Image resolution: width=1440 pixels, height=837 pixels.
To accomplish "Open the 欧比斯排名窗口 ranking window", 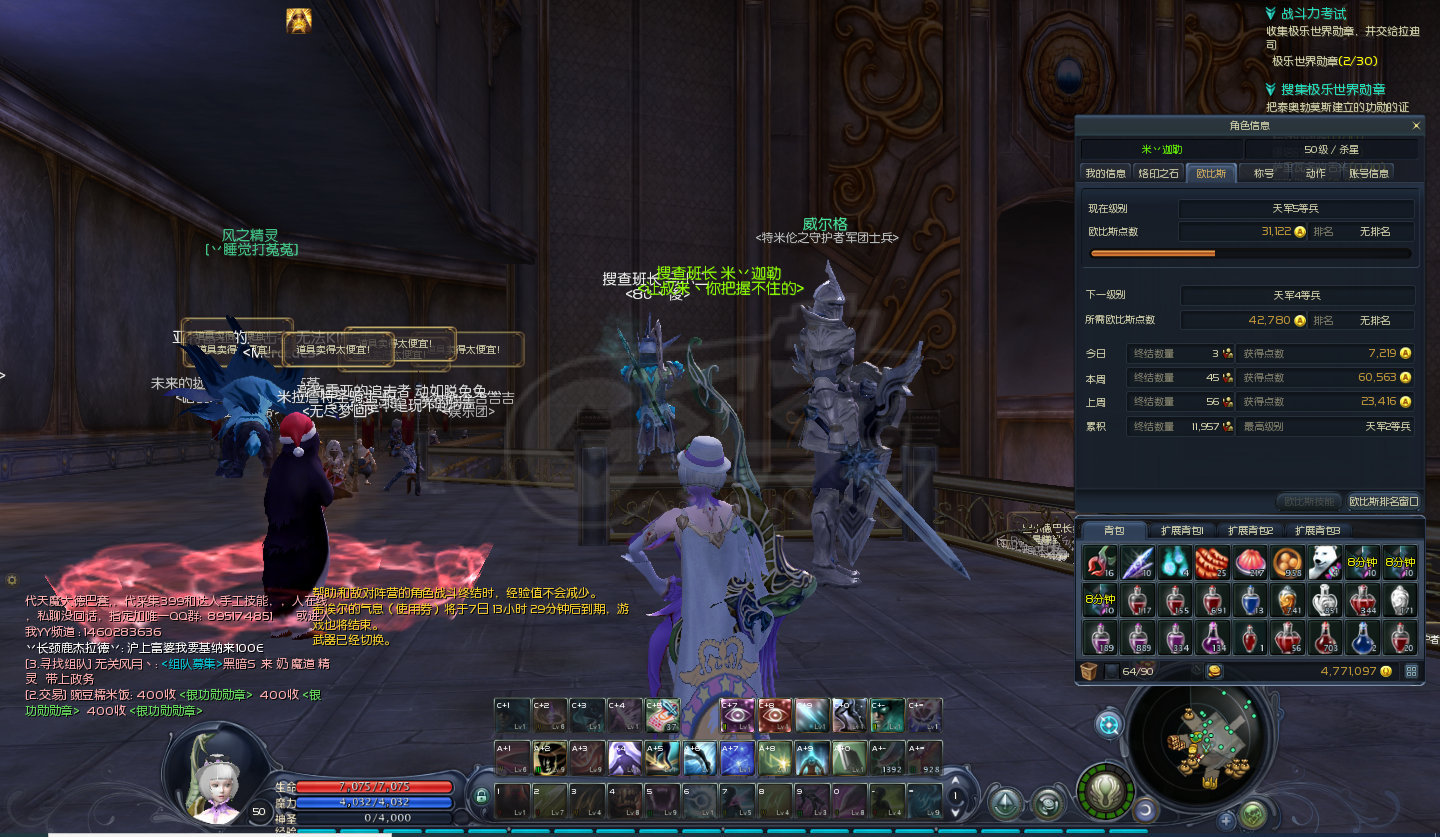I will point(1383,501).
